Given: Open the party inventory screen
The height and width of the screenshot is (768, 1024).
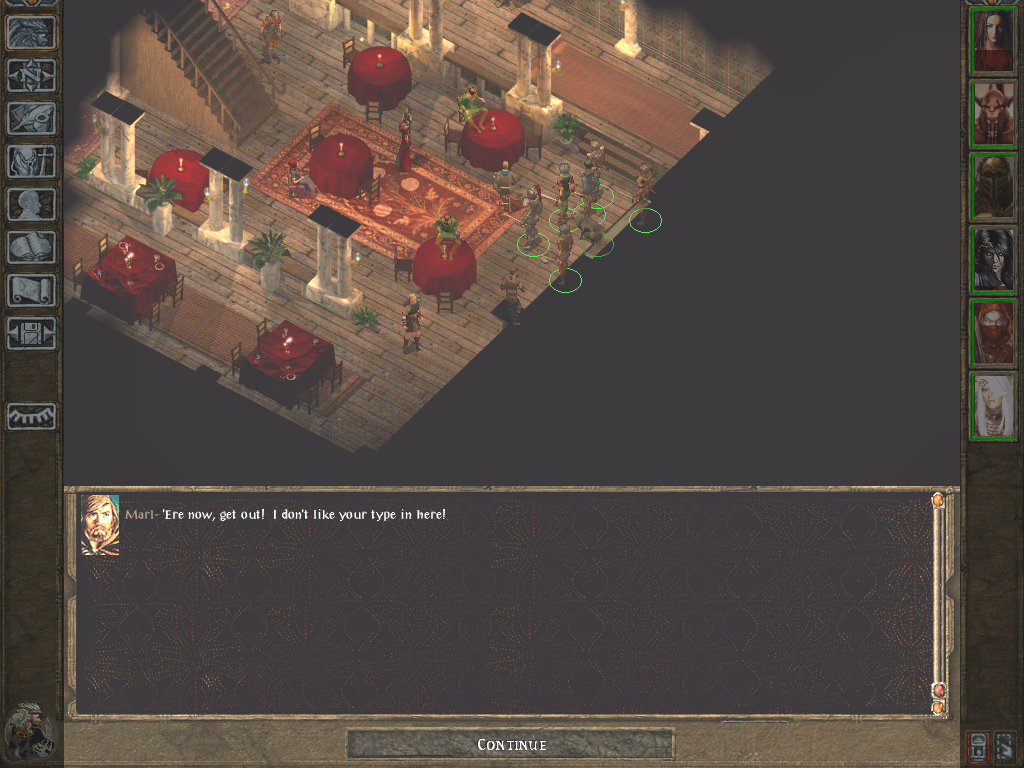Looking at the screenshot, I should pos(31,161).
